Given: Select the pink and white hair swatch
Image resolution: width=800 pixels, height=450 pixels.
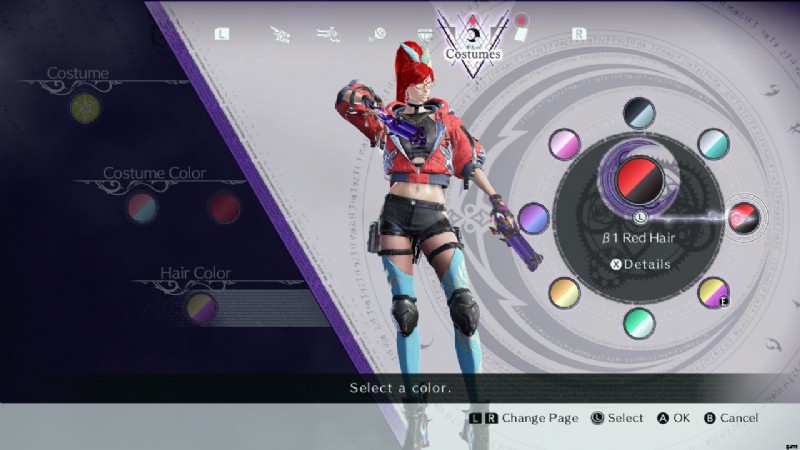Looking at the screenshot, I should [565, 143].
